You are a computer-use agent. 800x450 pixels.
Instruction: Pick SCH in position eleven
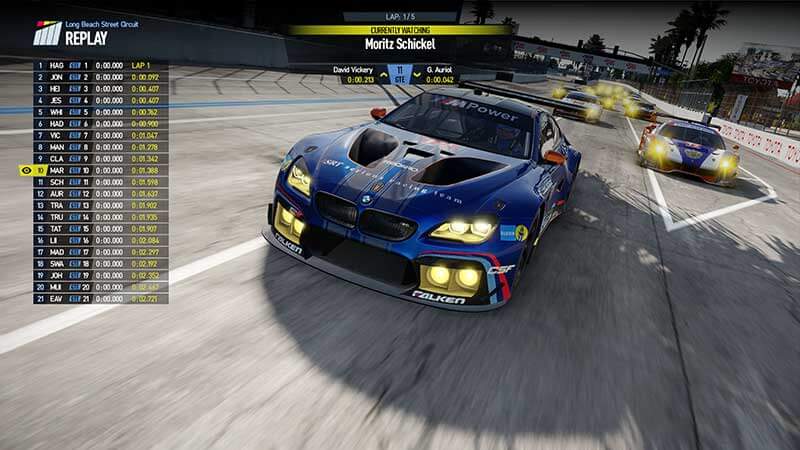[x=57, y=182]
